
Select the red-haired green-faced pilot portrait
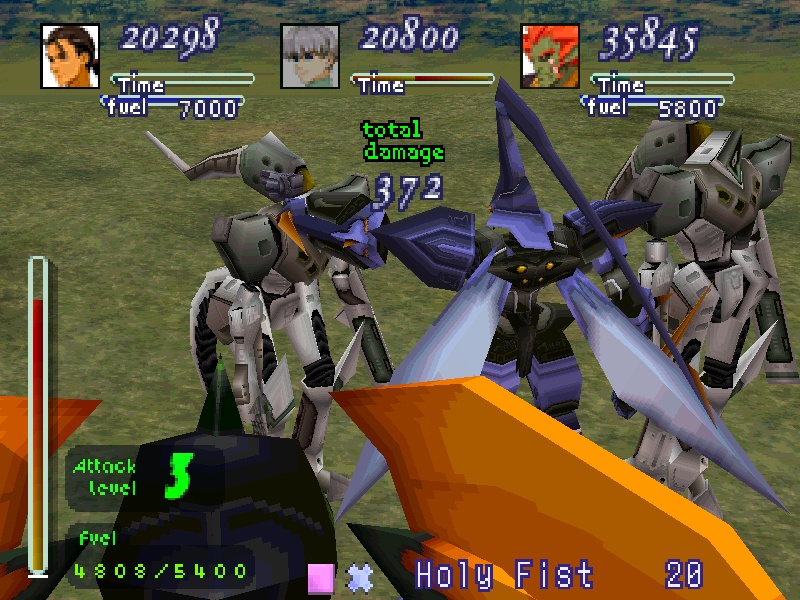(550, 55)
